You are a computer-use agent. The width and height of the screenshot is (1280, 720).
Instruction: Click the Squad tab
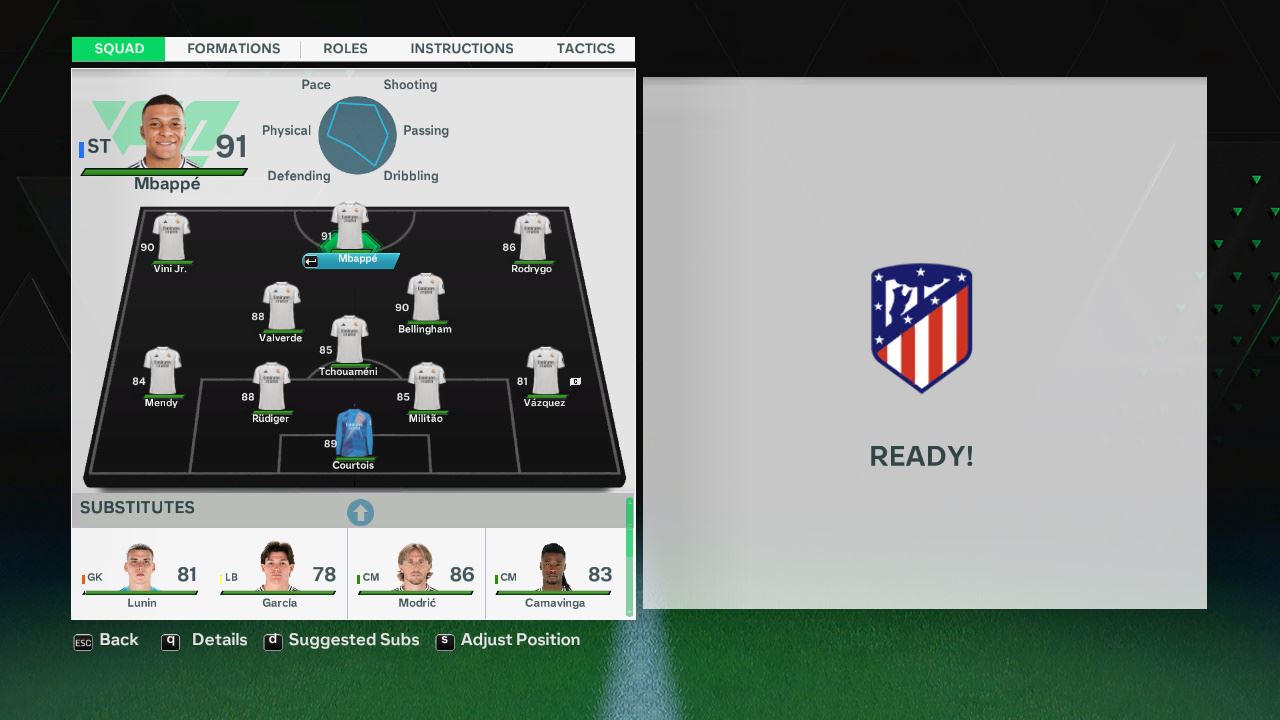click(119, 49)
